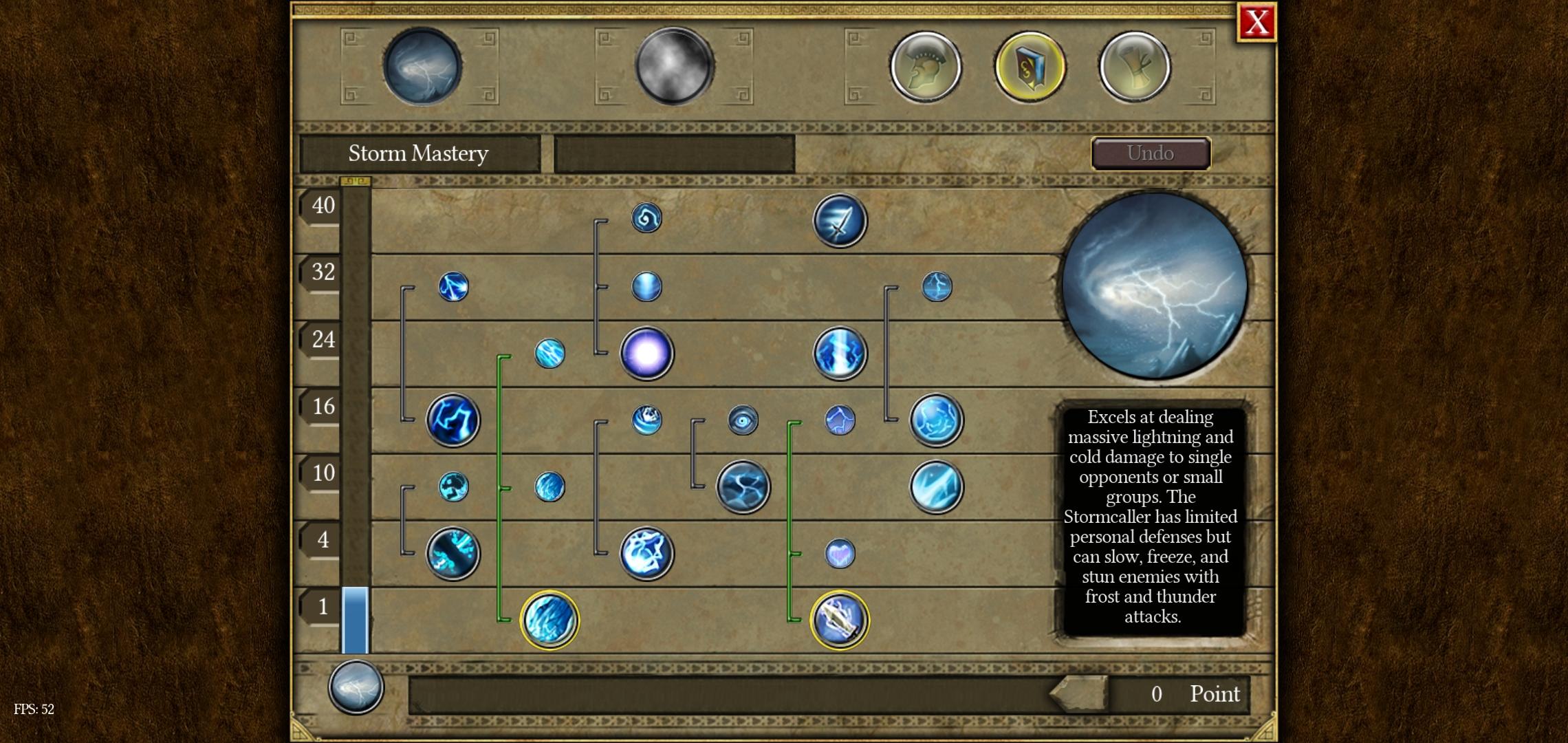Select the empty grey second mastery tab
Viewport: 1568px width, 743px height.
674,67
